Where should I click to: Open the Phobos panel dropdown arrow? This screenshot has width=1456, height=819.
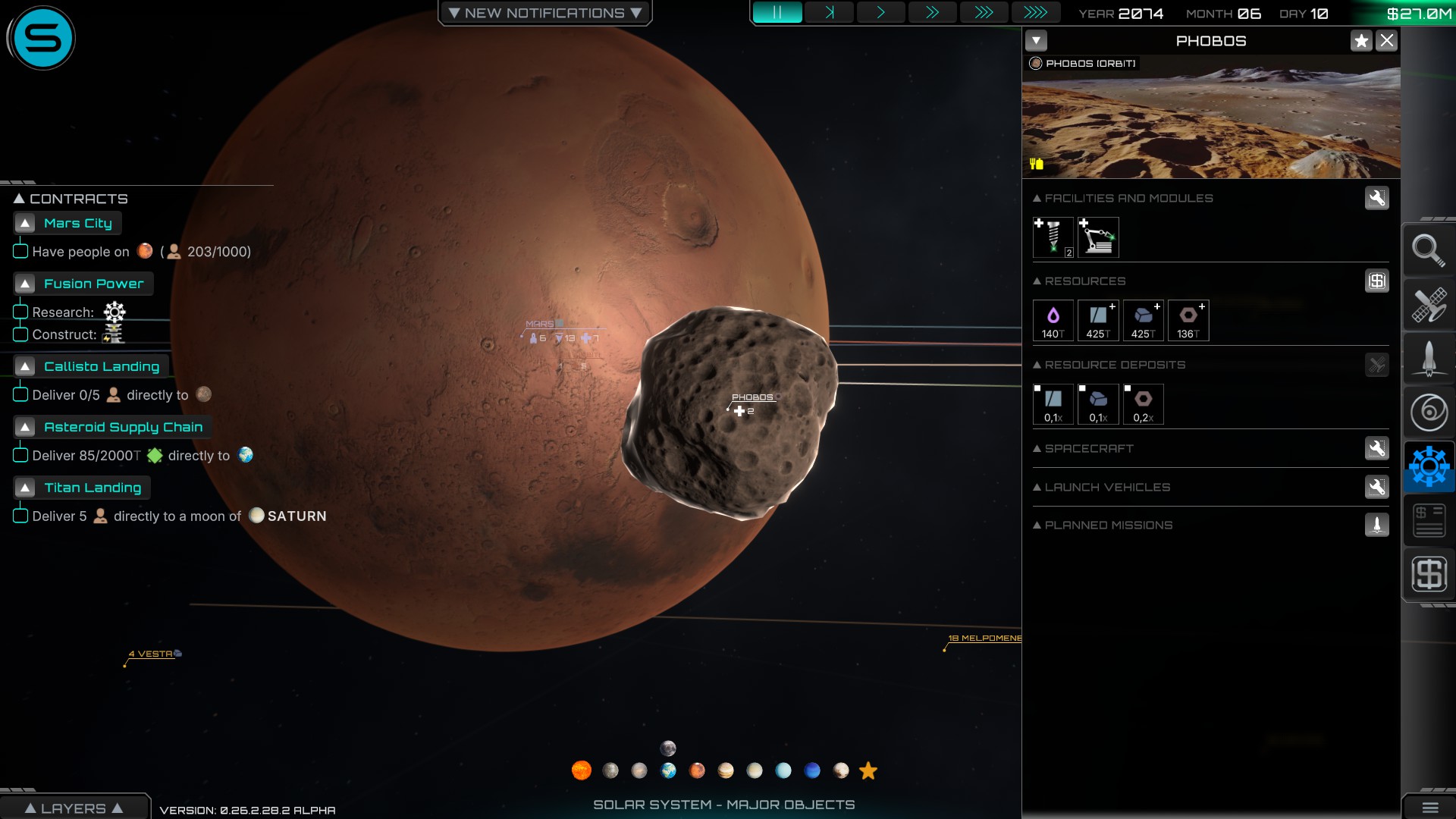[x=1036, y=41]
